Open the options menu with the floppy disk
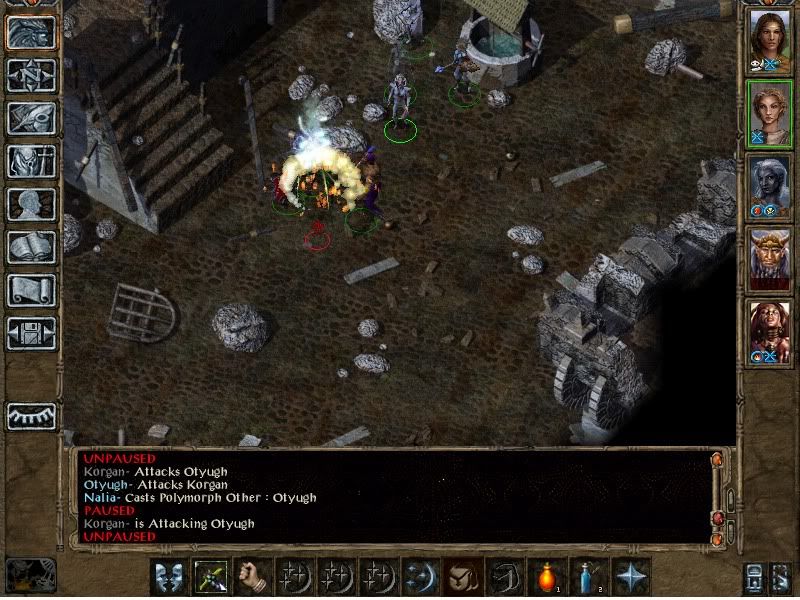Screen dimensions: 800x600 [32, 333]
